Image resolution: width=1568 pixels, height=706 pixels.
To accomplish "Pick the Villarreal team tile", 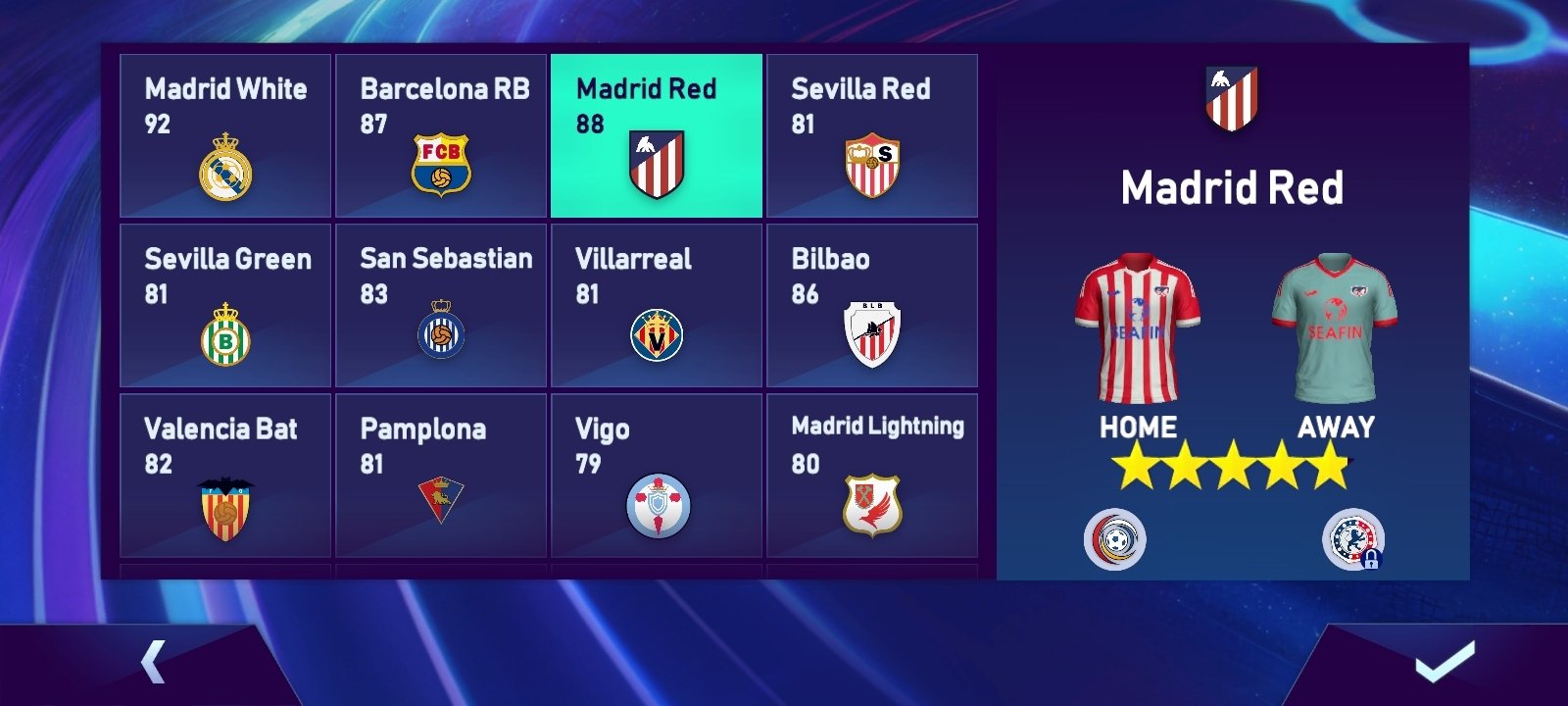I will pyautogui.click(x=657, y=306).
